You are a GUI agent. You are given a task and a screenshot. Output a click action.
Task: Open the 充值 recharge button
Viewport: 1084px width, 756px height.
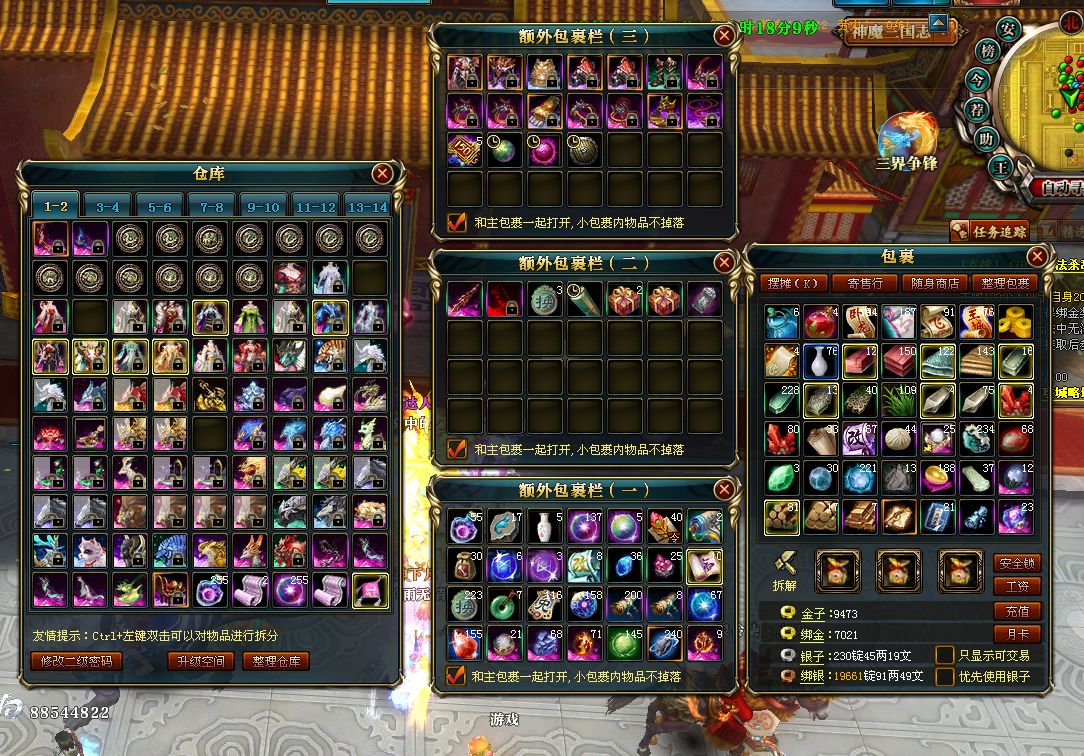(1017, 611)
